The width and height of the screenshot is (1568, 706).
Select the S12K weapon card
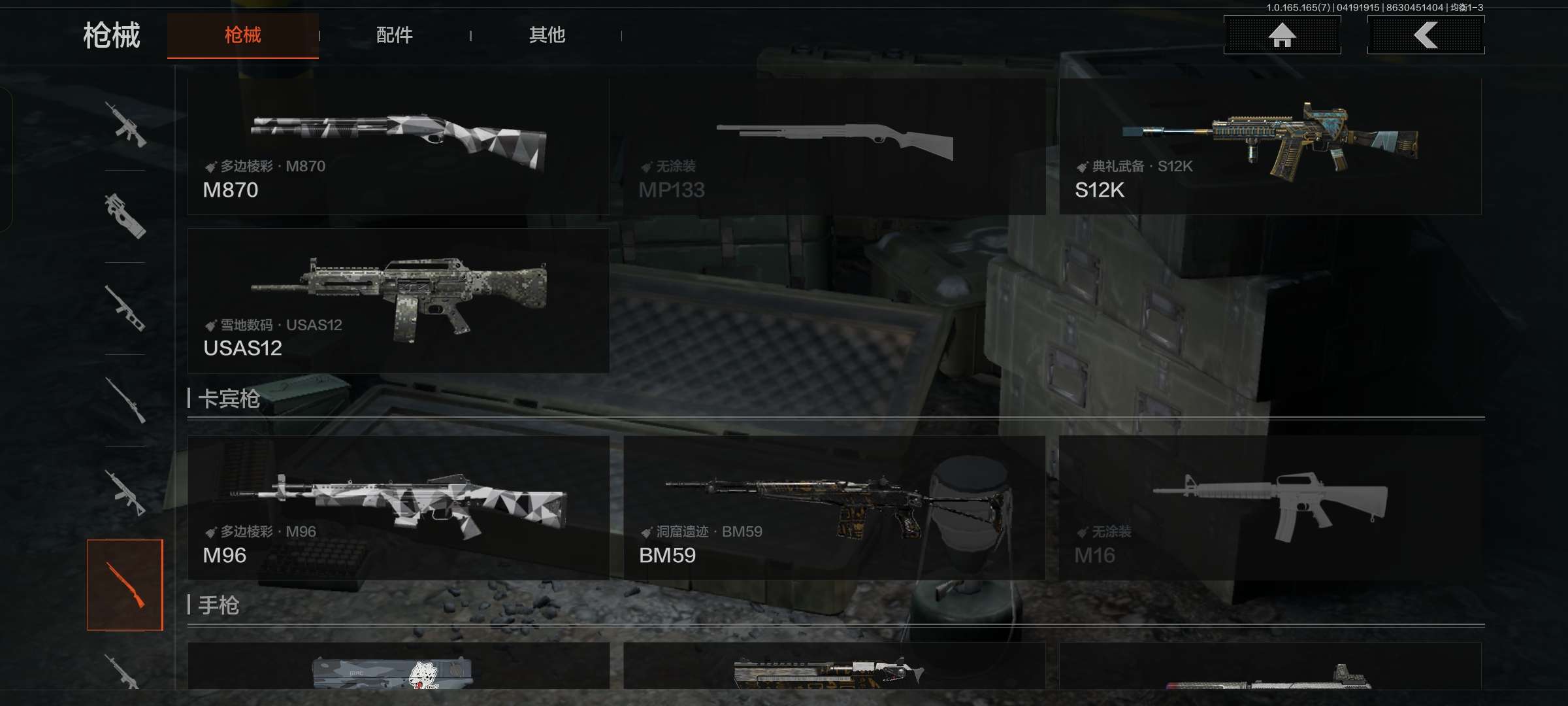tap(1270, 146)
